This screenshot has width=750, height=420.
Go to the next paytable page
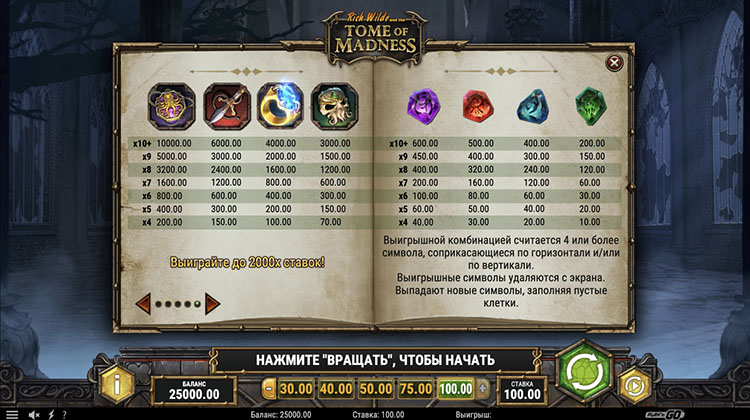pos(212,302)
